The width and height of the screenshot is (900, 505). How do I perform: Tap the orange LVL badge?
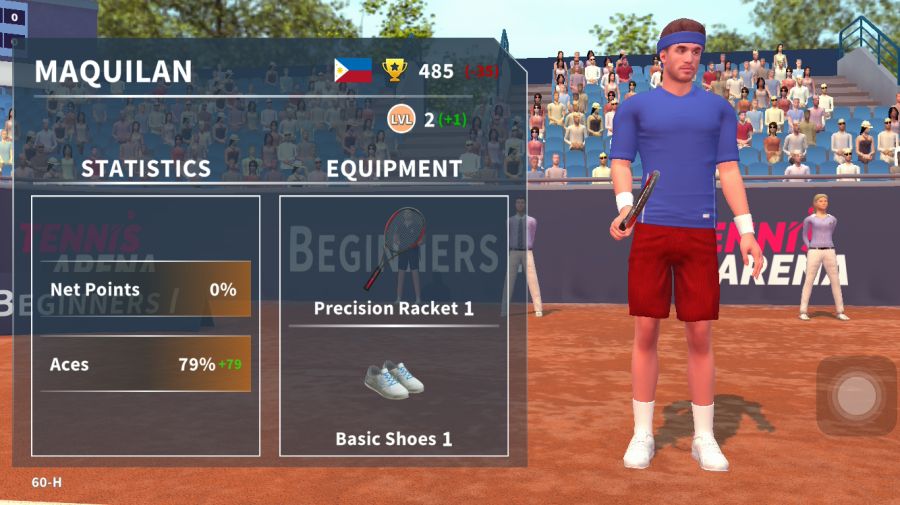point(401,120)
